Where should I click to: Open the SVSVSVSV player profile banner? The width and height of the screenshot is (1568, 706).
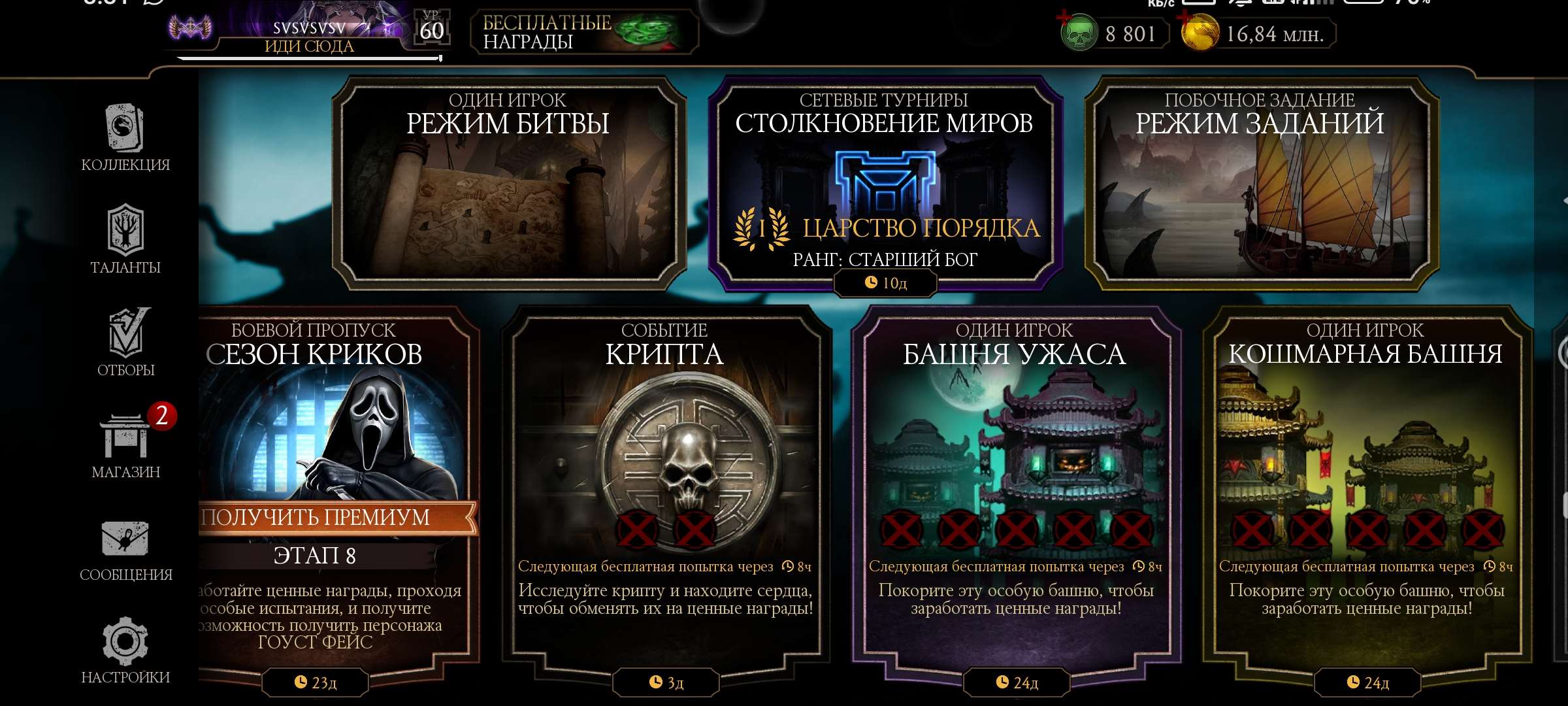308,33
